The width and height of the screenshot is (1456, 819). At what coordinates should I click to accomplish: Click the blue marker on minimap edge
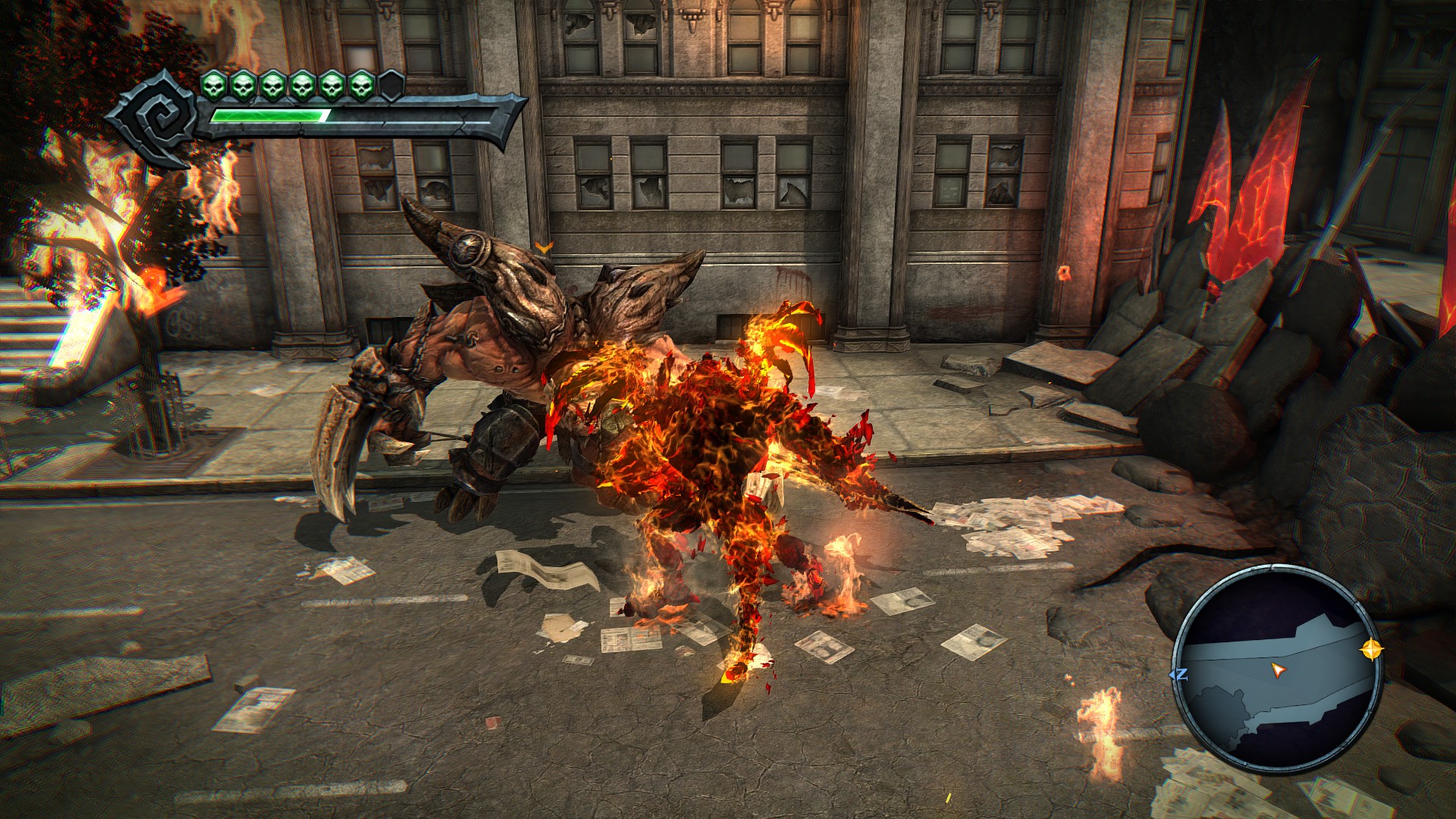tap(1179, 674)
